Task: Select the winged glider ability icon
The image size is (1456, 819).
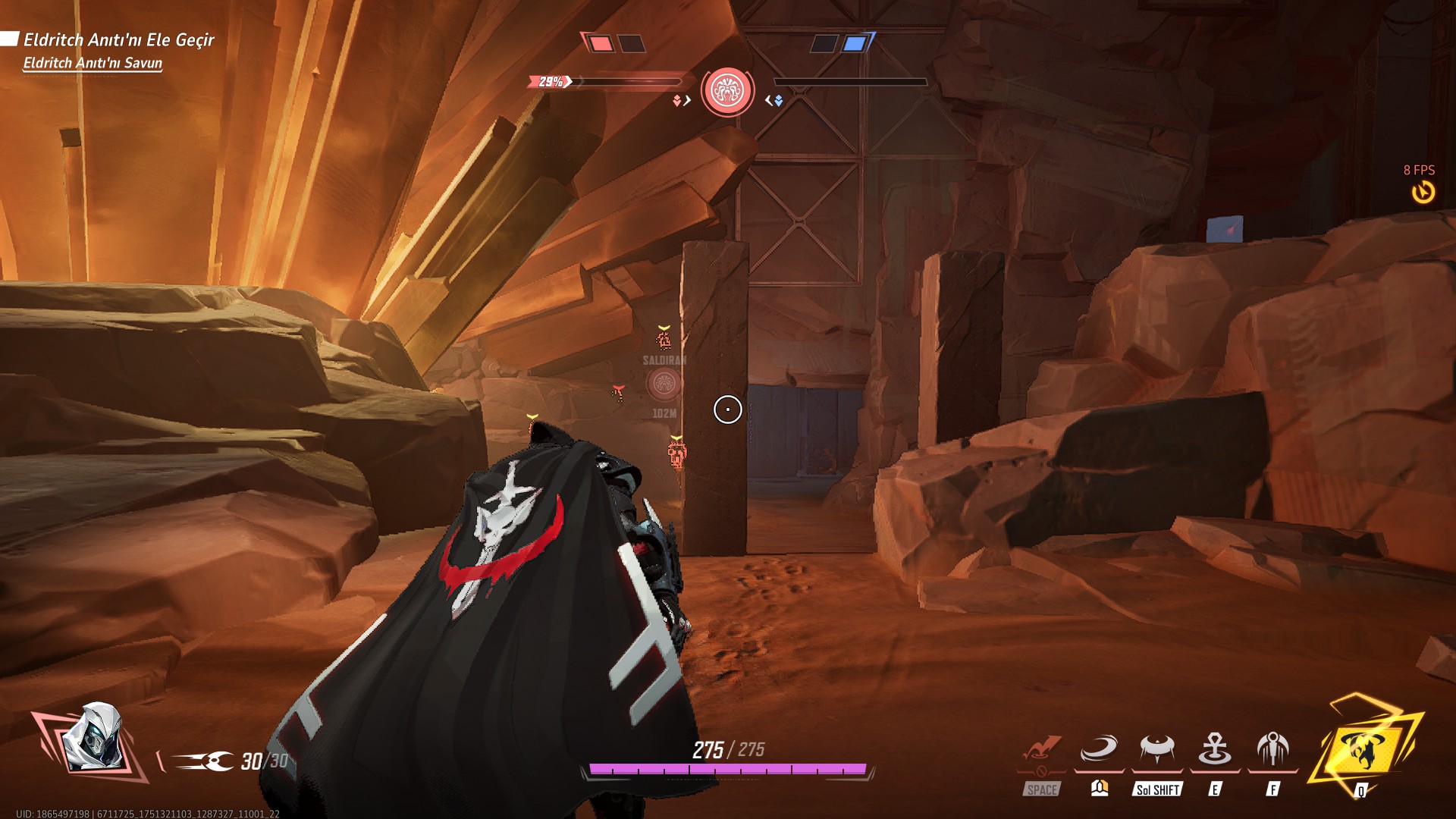Action: click(x=1272, y=750)
